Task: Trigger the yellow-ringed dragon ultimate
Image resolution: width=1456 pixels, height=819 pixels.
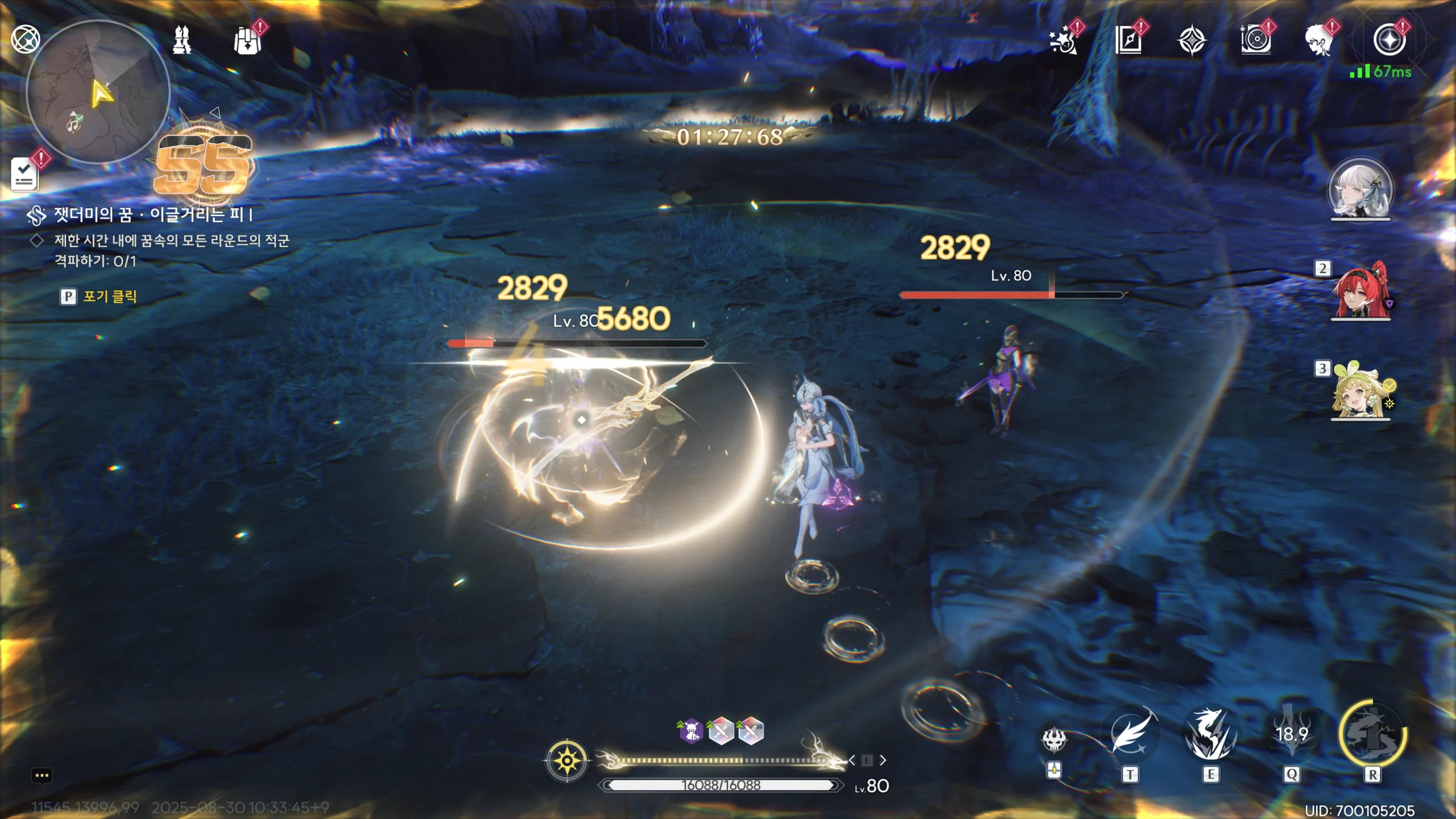Action: (1372, 734)
